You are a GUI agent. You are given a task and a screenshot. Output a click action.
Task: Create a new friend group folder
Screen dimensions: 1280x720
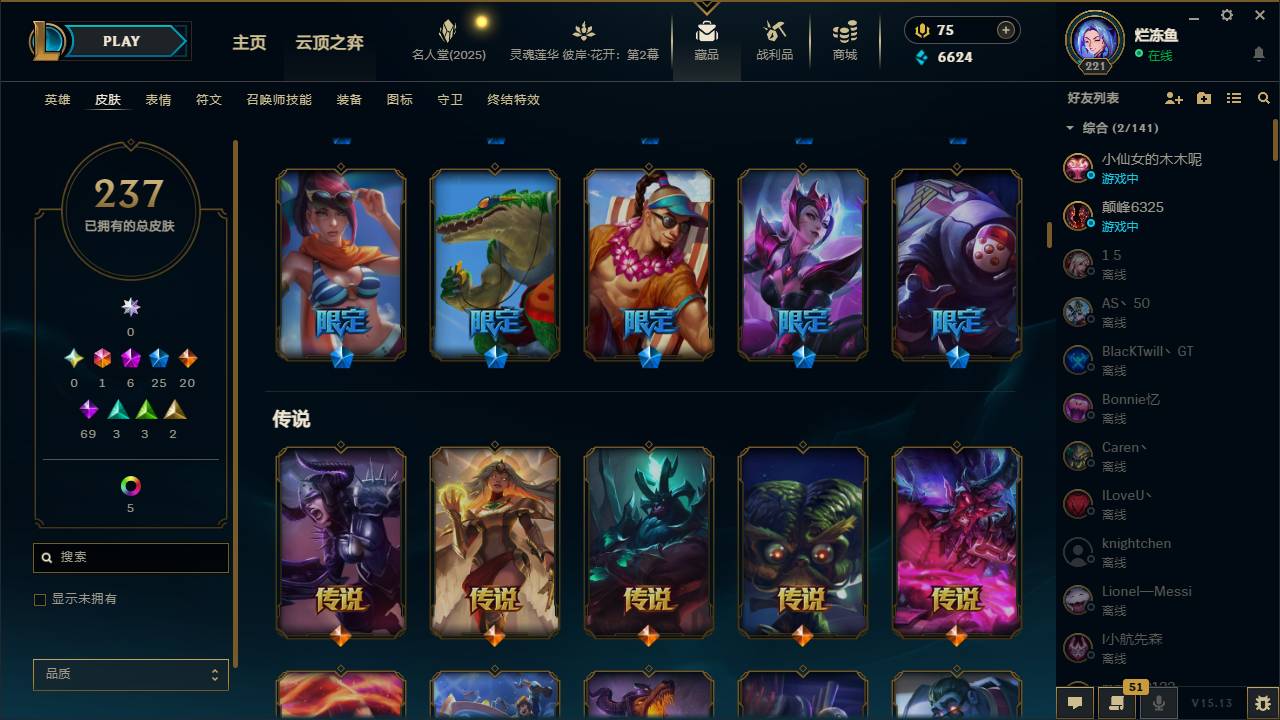tap(1203, 97)
